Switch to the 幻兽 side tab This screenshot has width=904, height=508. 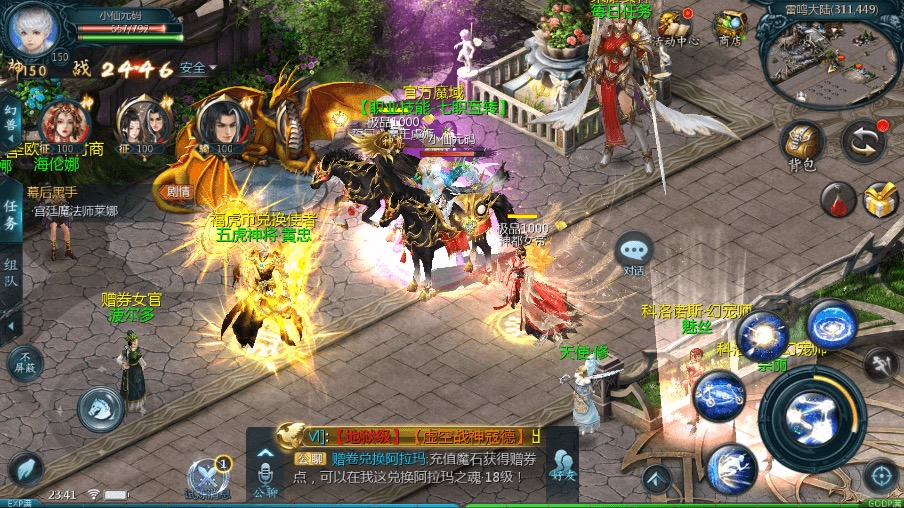click(x=10, y=124)
